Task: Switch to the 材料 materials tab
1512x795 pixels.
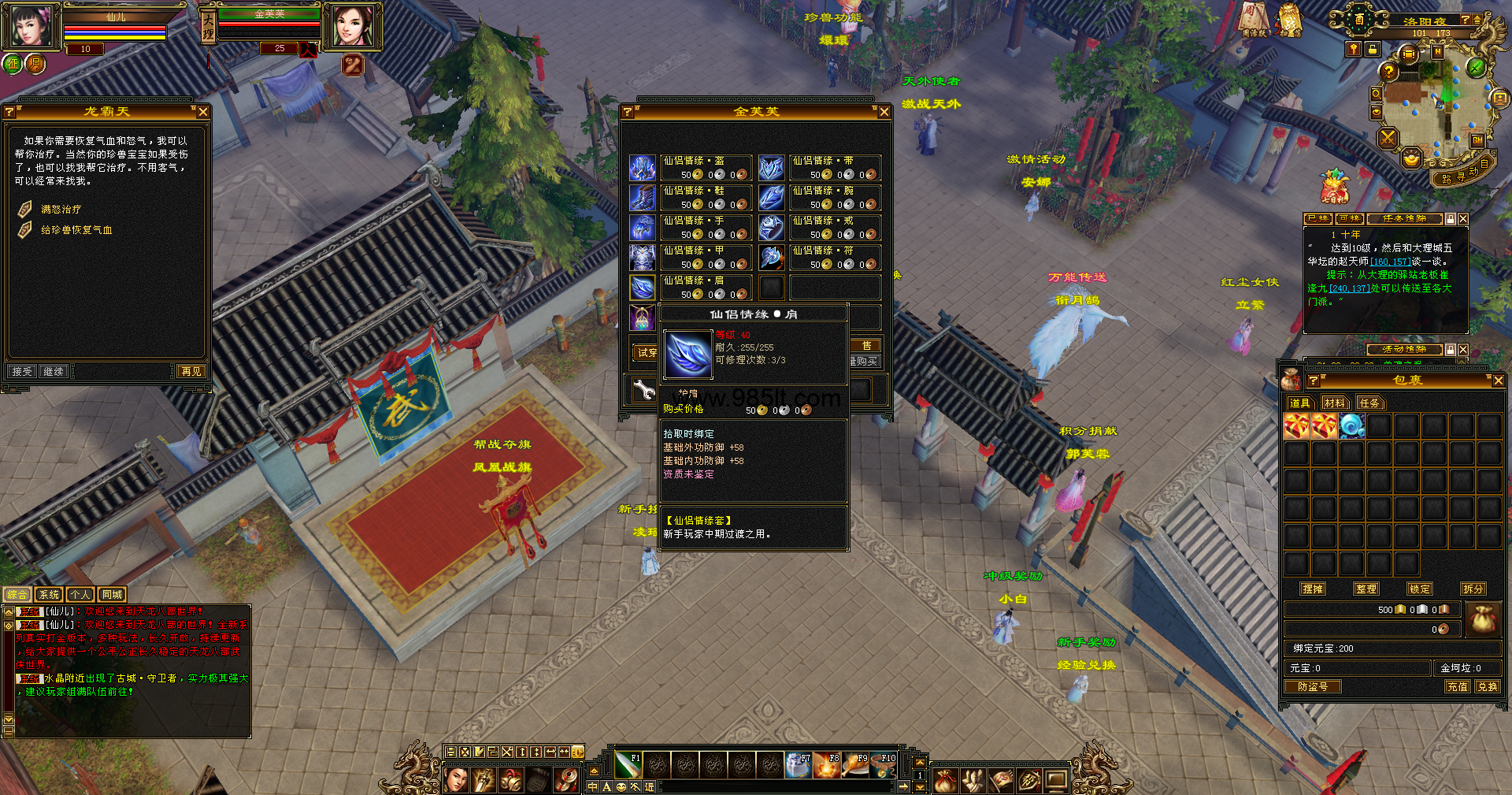Action: click(x=1334, y=403)
